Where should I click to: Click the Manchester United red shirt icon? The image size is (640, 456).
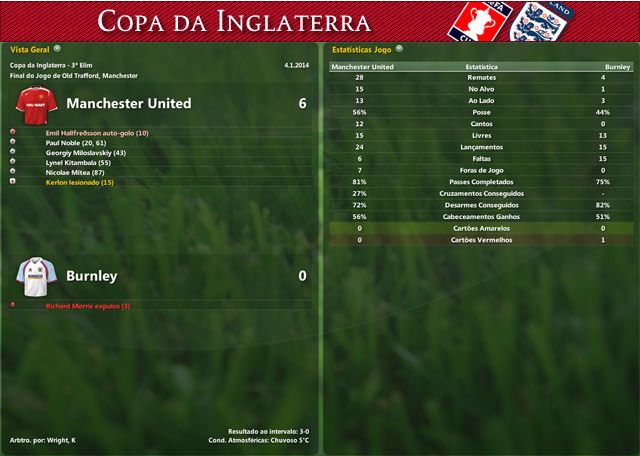pos(36,103)
